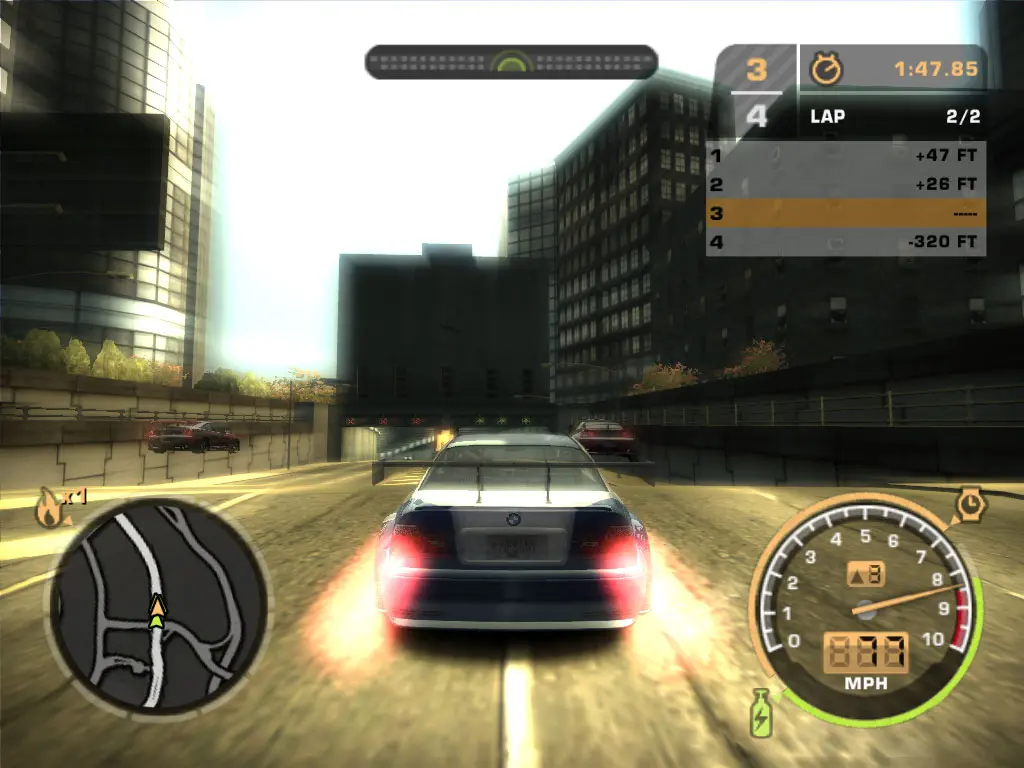Select the first-place row showing +47 FT
1024x768 pixels.
(x=845, y=156)
